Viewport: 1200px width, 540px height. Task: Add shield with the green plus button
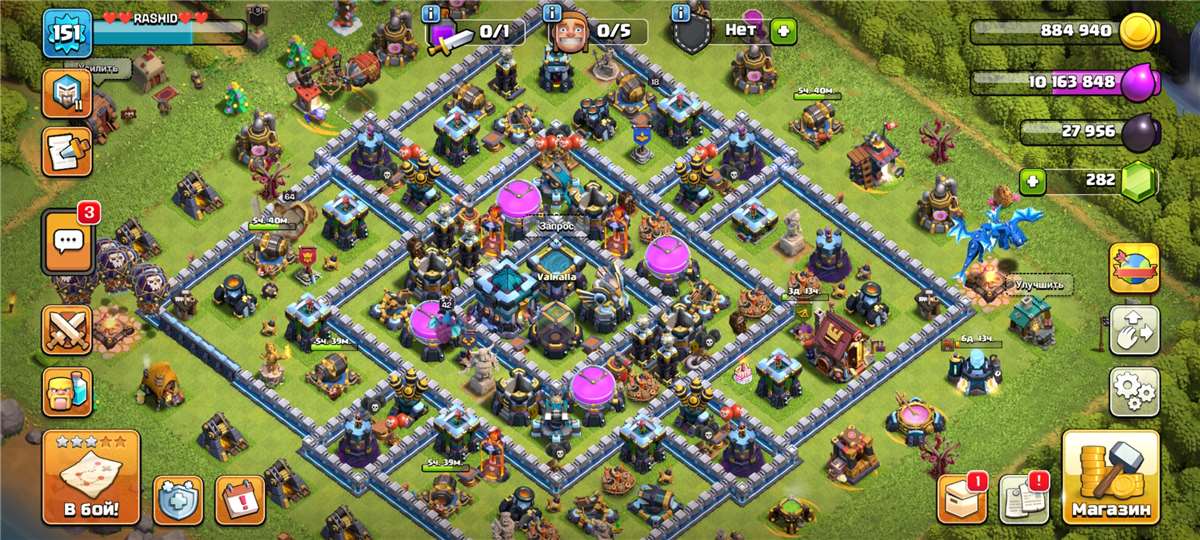point(782,31)
